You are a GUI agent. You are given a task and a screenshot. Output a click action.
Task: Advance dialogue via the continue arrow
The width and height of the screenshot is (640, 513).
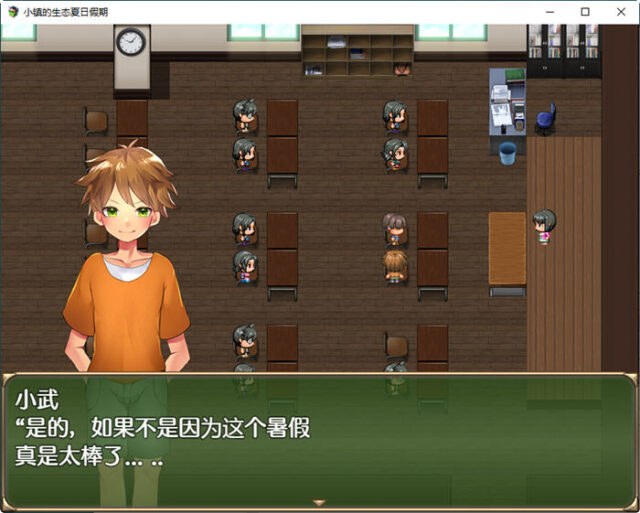(319, 502)
